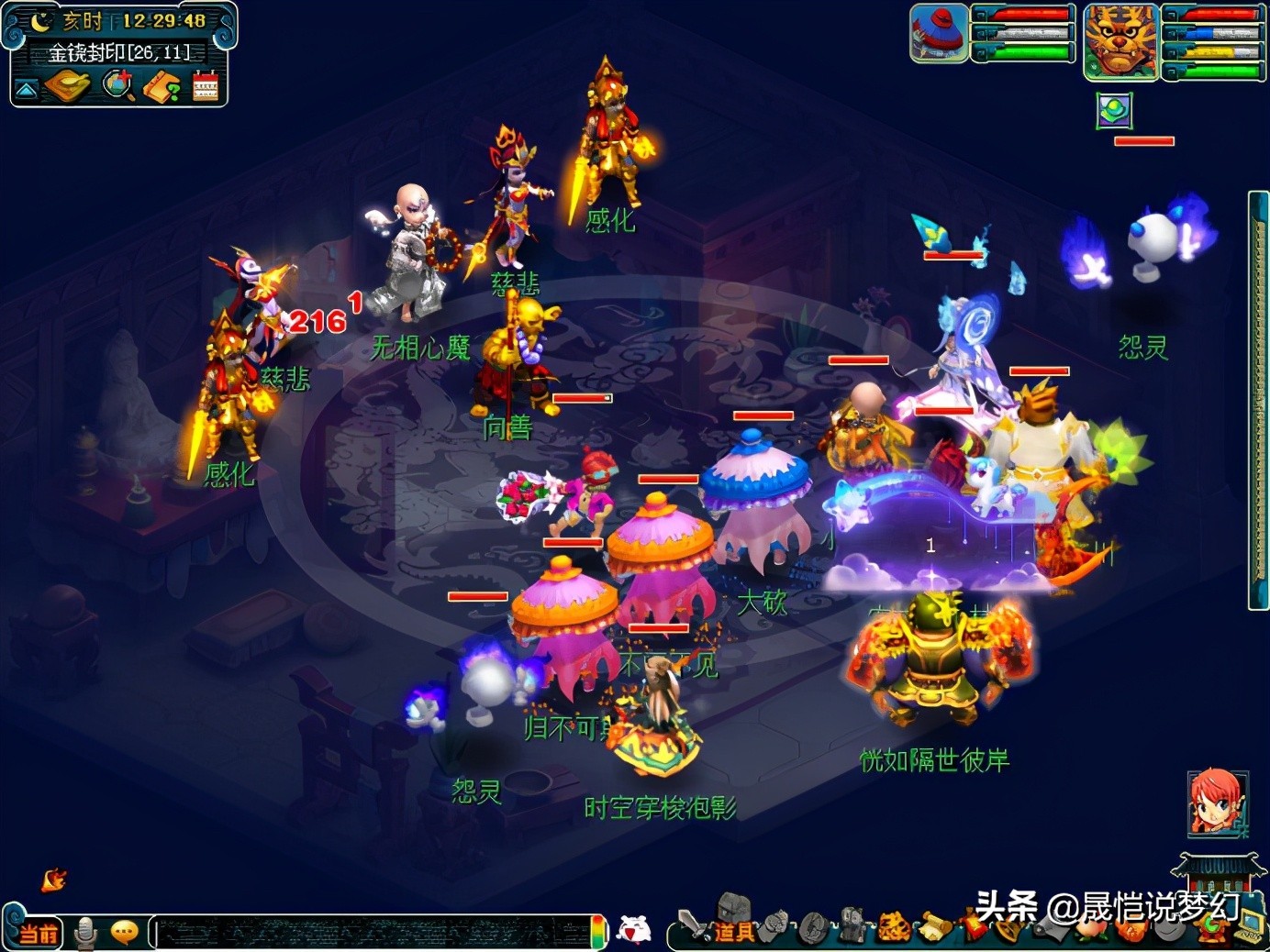Collapse the top-left panel with the arrow button
The height and width of the screenshot is (952, 1270).
click(26, 89)
